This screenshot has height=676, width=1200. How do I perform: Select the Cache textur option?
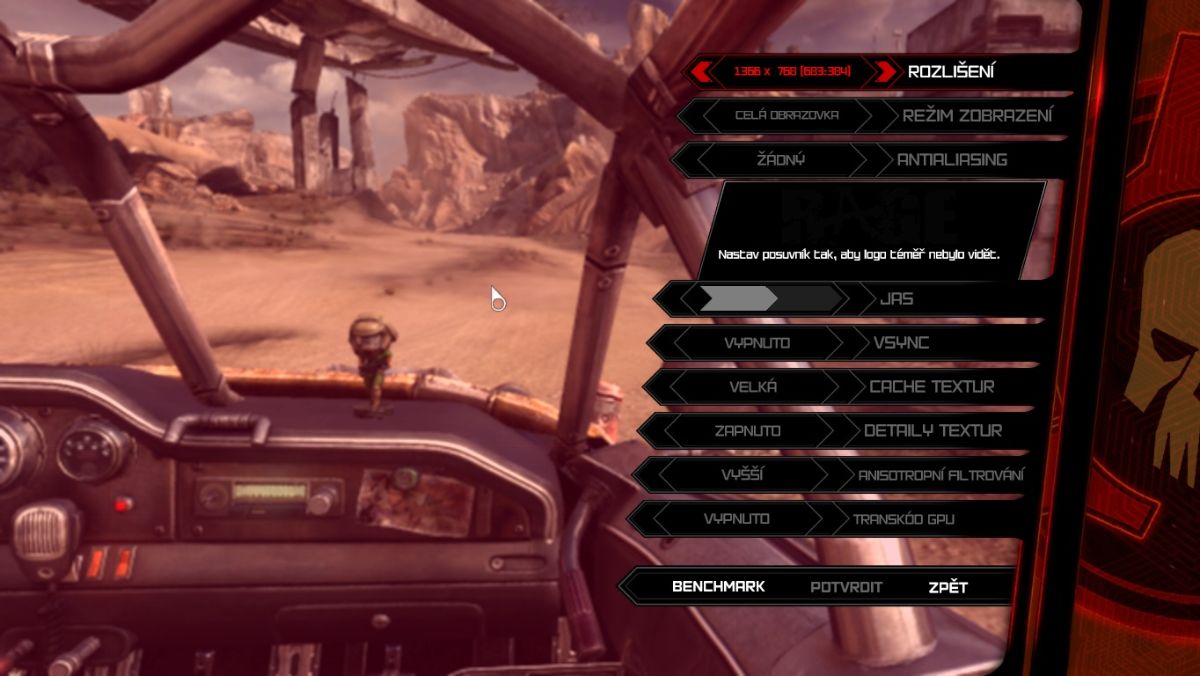pos(752,387)
